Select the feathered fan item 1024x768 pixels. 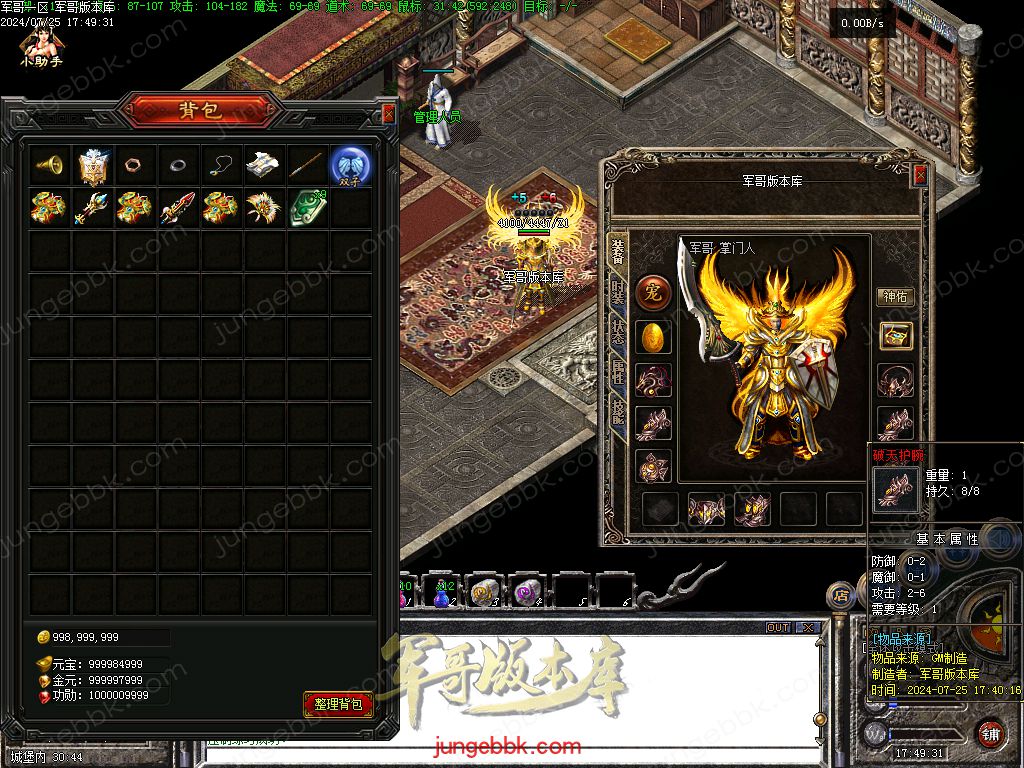263,208
